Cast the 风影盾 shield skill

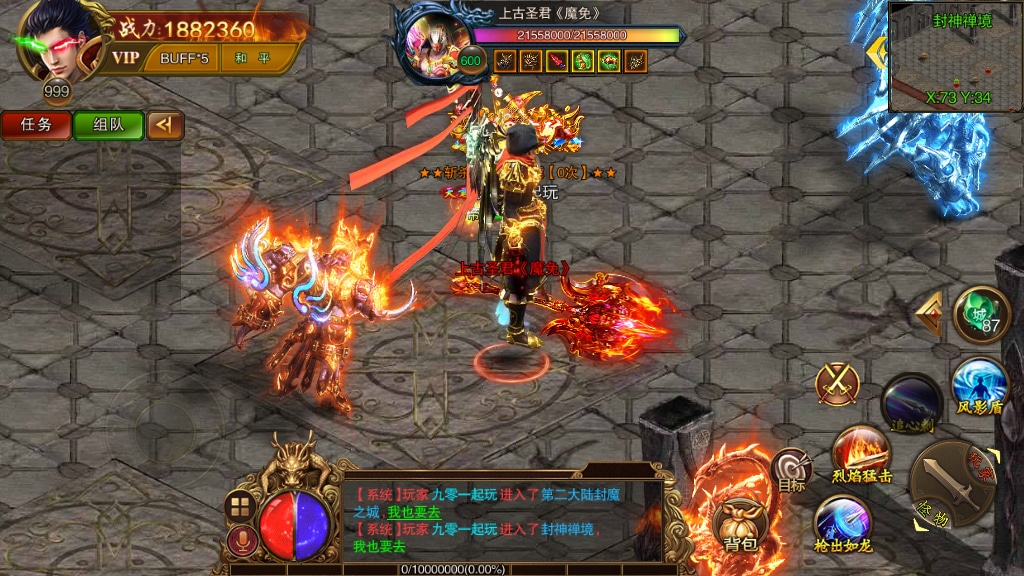point(979,386)
